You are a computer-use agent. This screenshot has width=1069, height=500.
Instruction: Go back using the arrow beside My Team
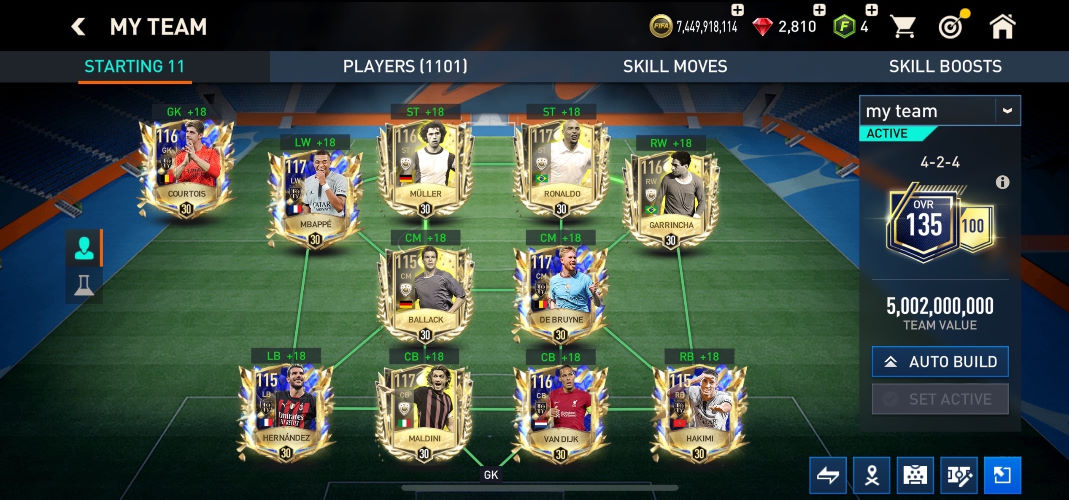pyautogui.click(x=78, y=27)
